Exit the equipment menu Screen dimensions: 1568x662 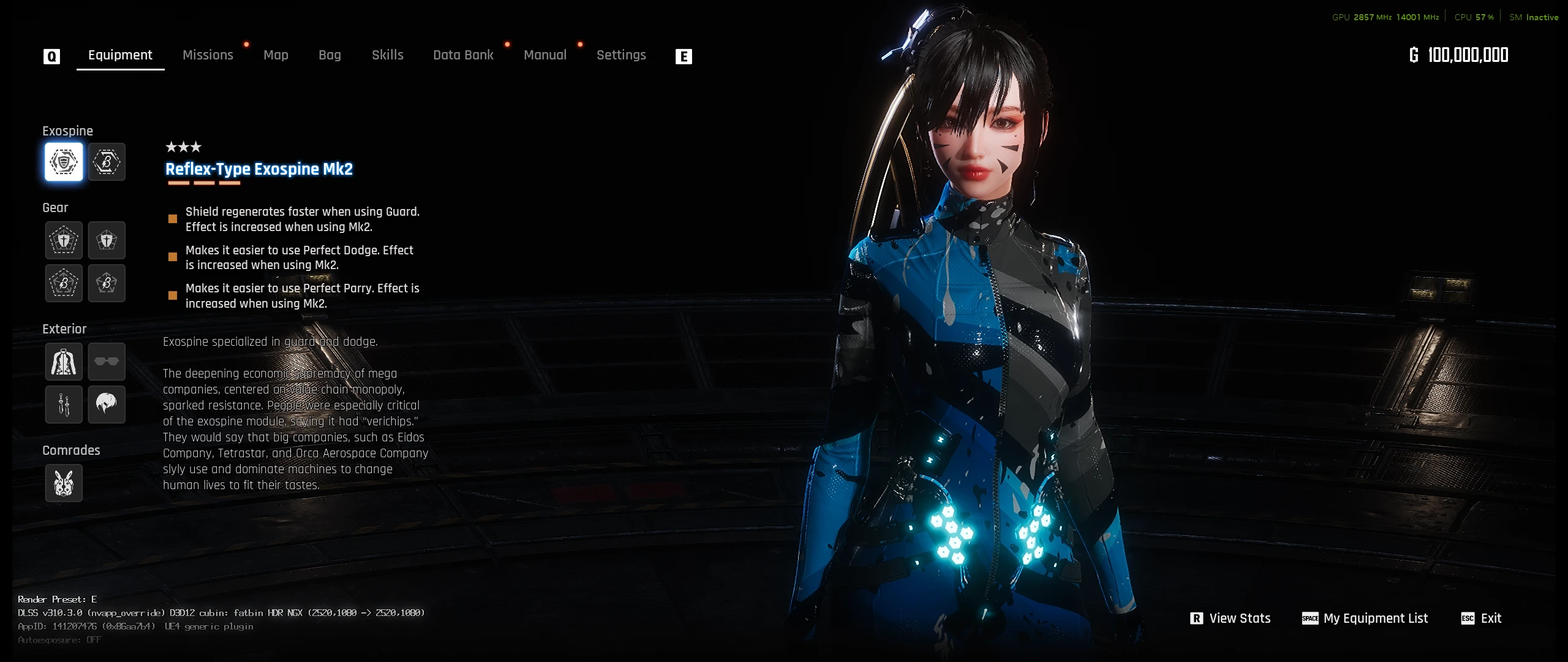coord(1481,618)
